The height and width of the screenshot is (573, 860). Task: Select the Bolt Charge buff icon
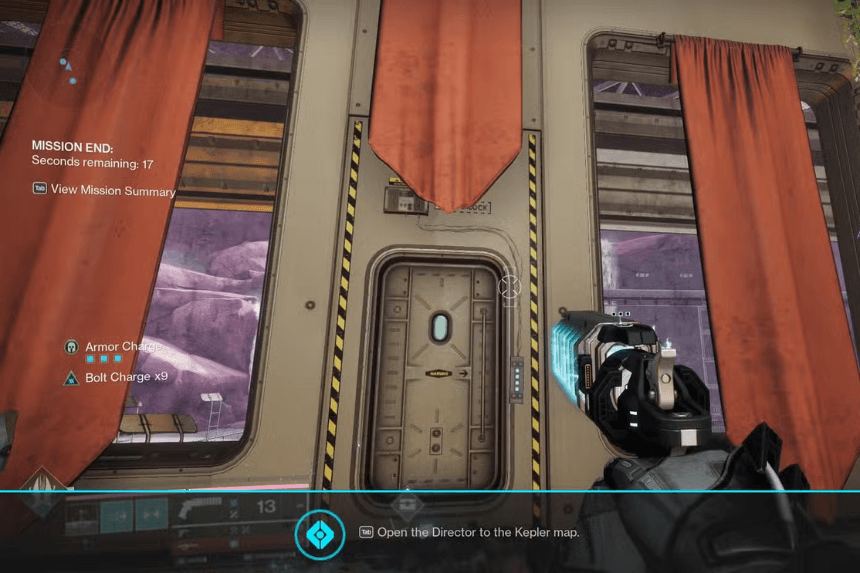coord(71,378)
